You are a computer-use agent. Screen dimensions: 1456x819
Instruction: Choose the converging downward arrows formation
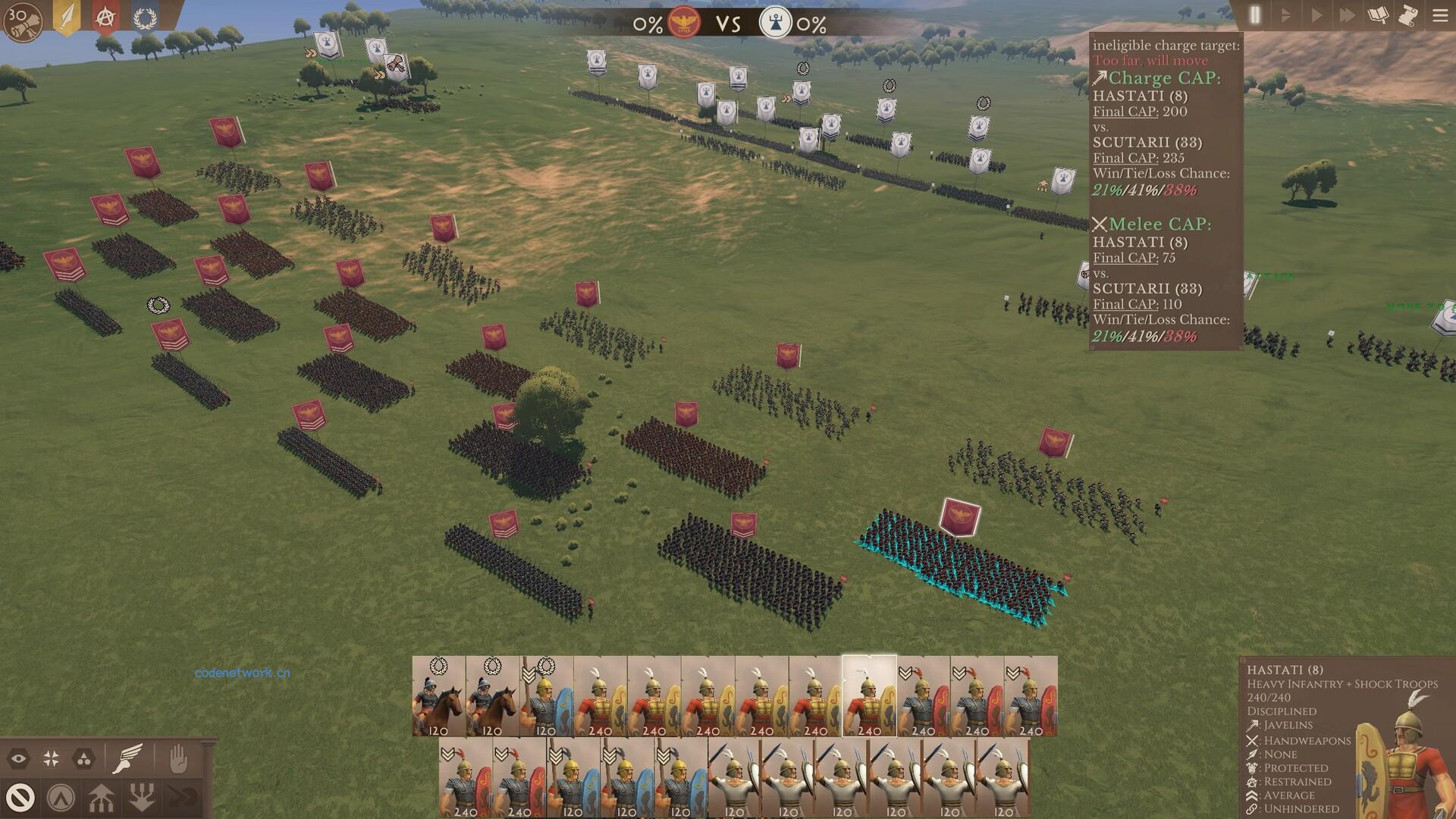point(142,798)
